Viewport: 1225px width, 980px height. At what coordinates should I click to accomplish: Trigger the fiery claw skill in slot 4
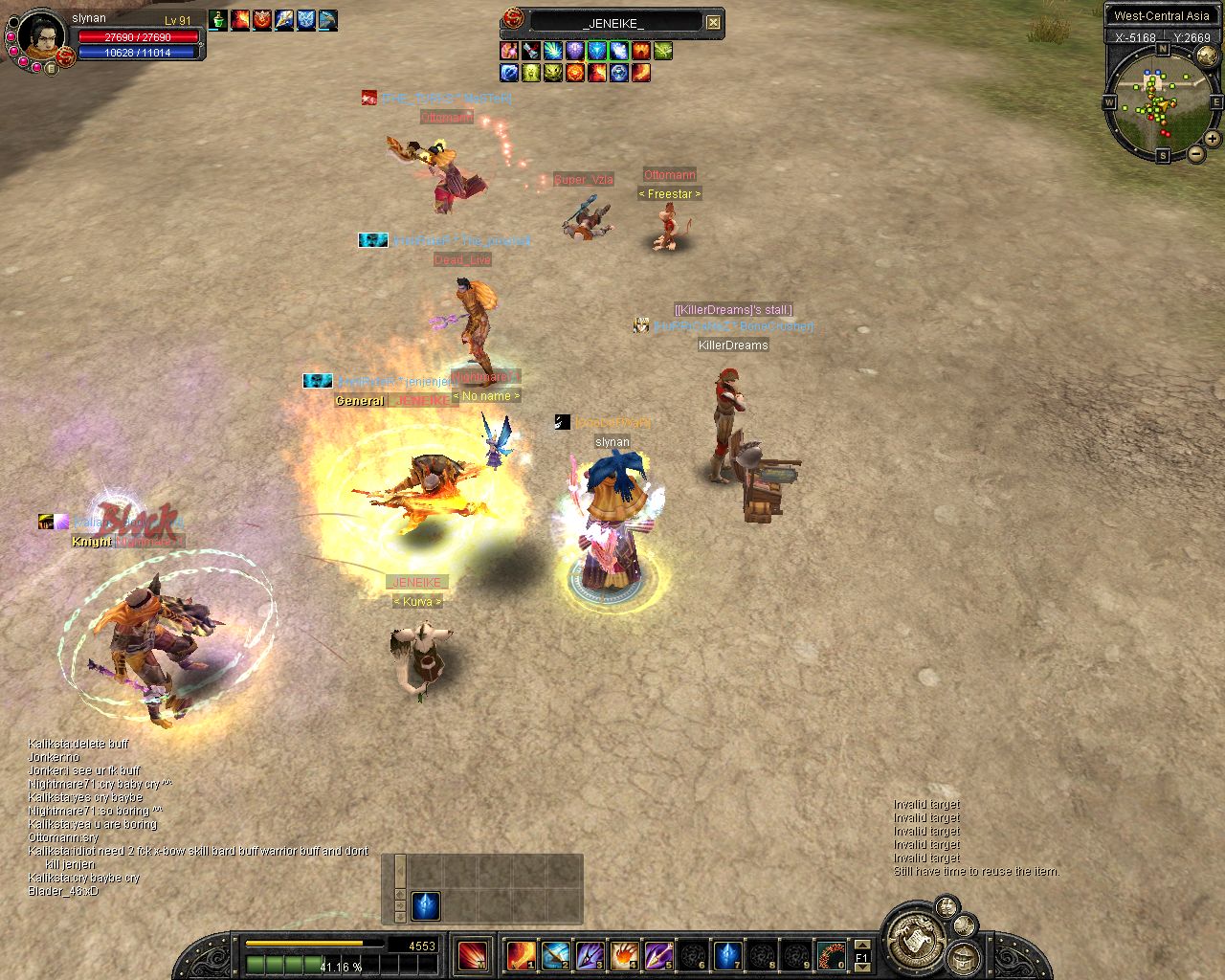[x=624, y=955]
